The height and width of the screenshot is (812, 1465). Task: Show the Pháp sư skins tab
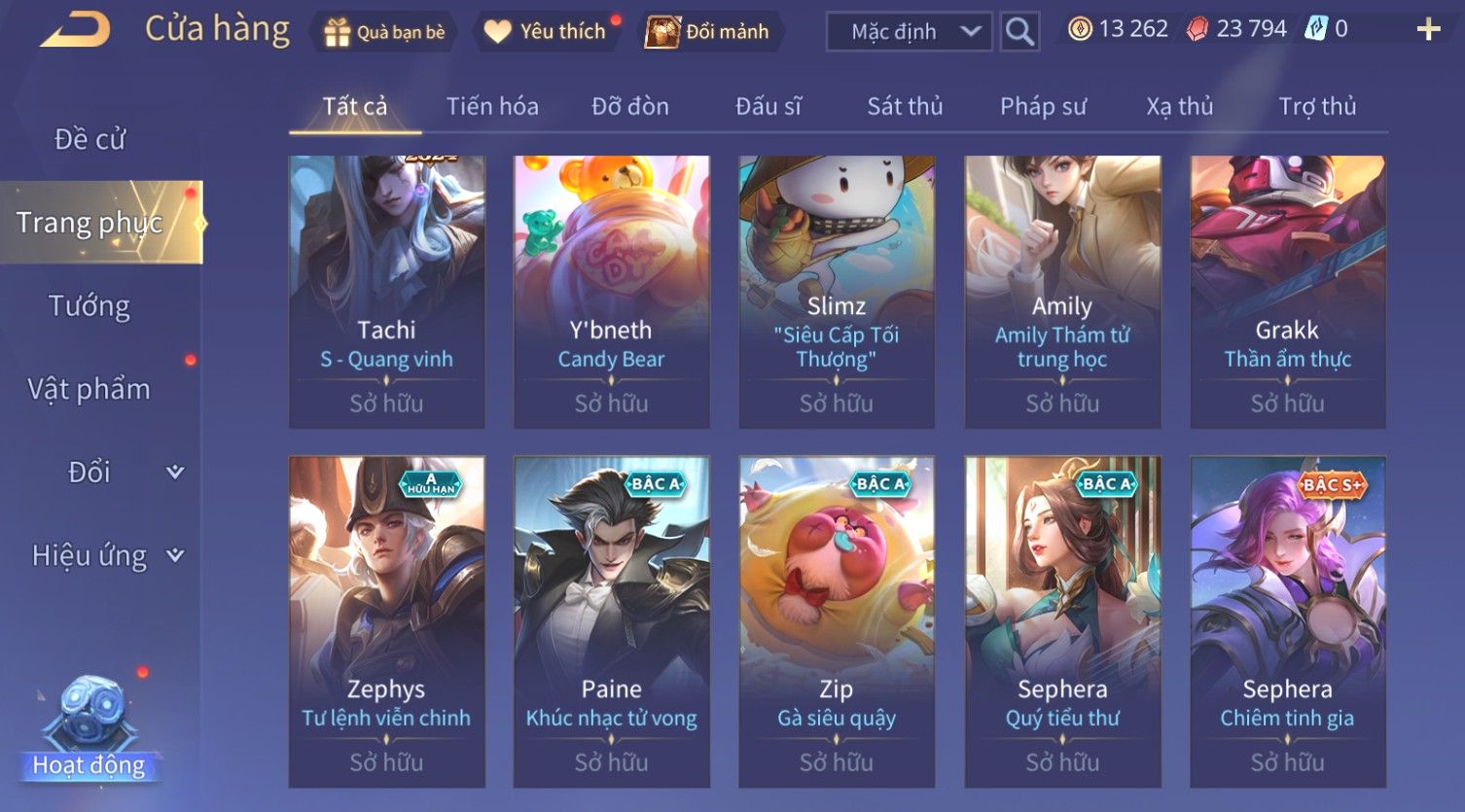click(1043, 106)
